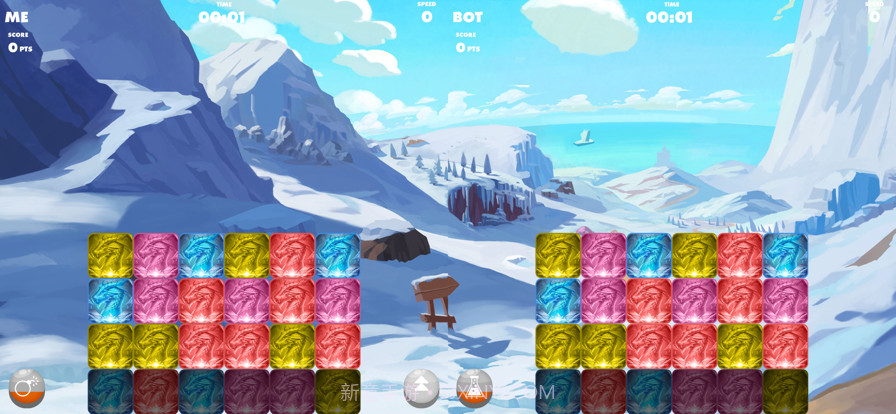This screenshot has height=414, width=896.
Task: Use the orange flask potion power-up
Action: 473,388
